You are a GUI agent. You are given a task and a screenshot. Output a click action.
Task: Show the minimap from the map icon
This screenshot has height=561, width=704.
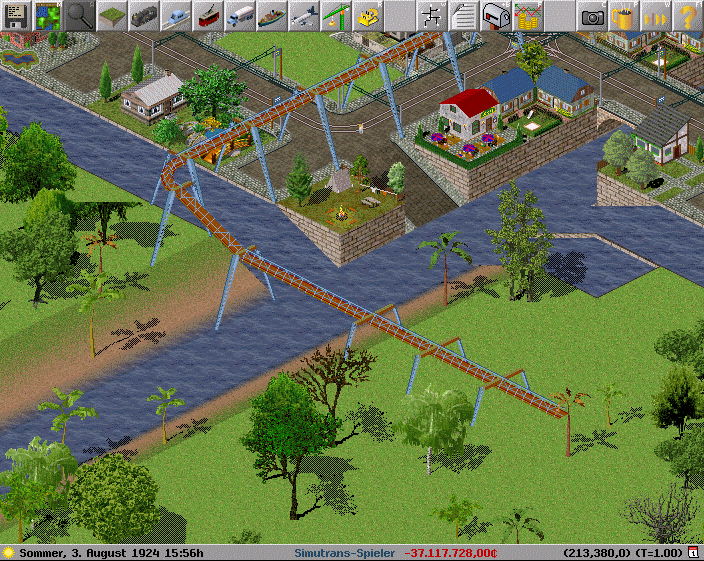point(48,15)
